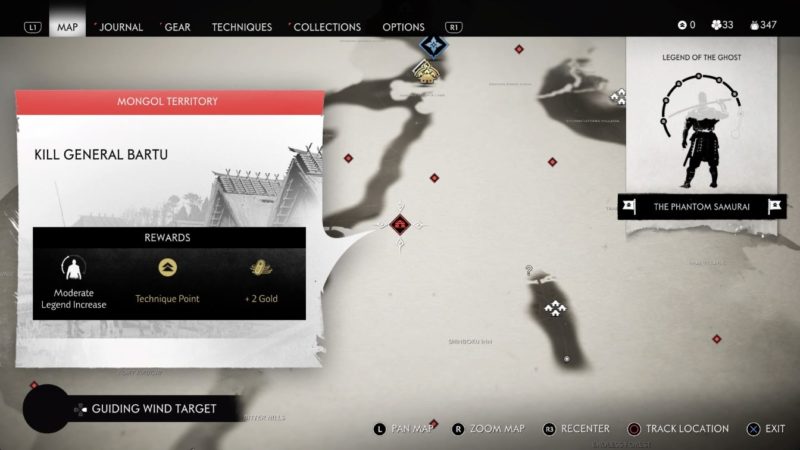
Task: Click the Guiding Wind Target label
Action: 153,408
